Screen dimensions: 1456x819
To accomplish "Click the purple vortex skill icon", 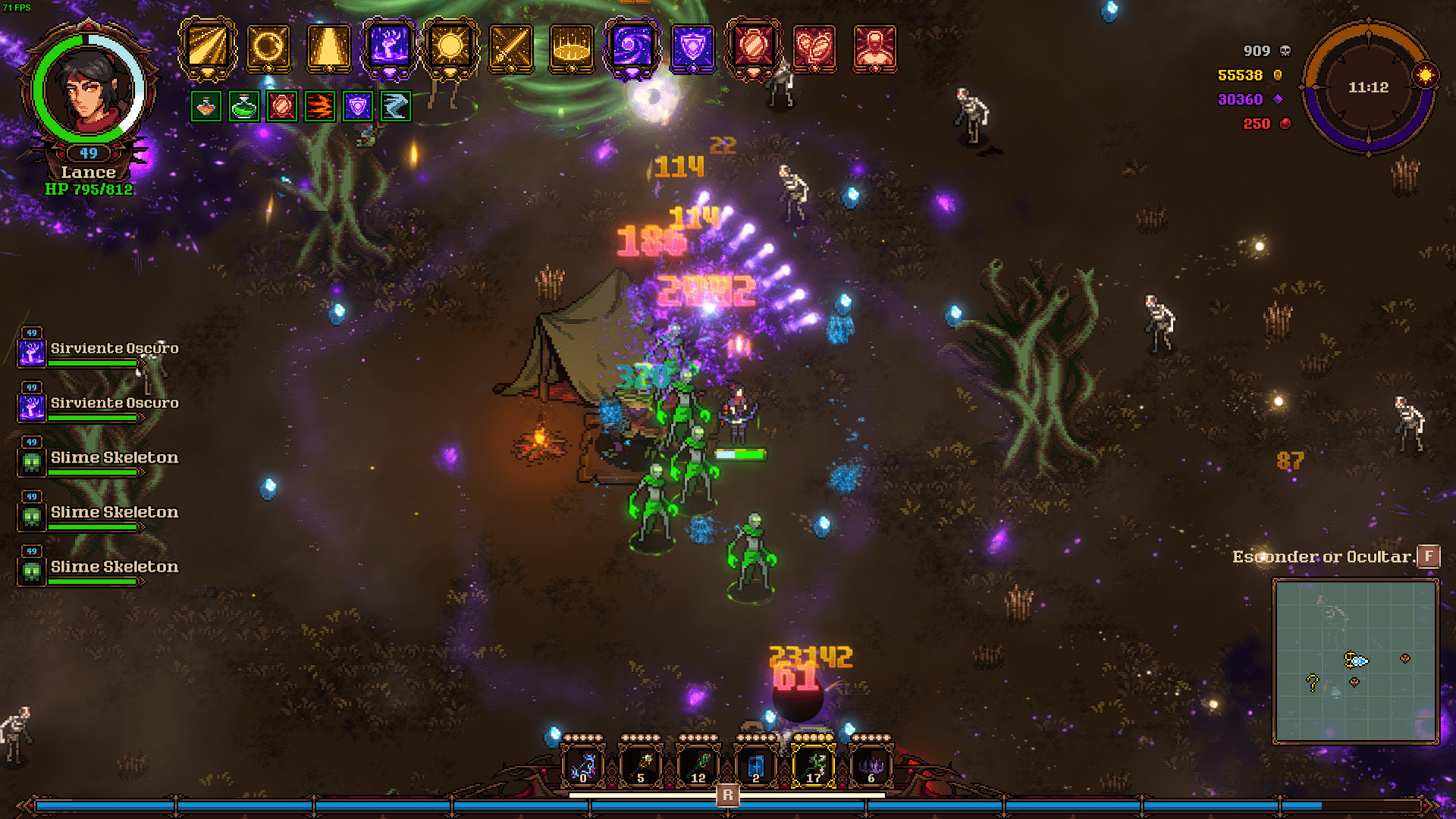I will (632, 47).
